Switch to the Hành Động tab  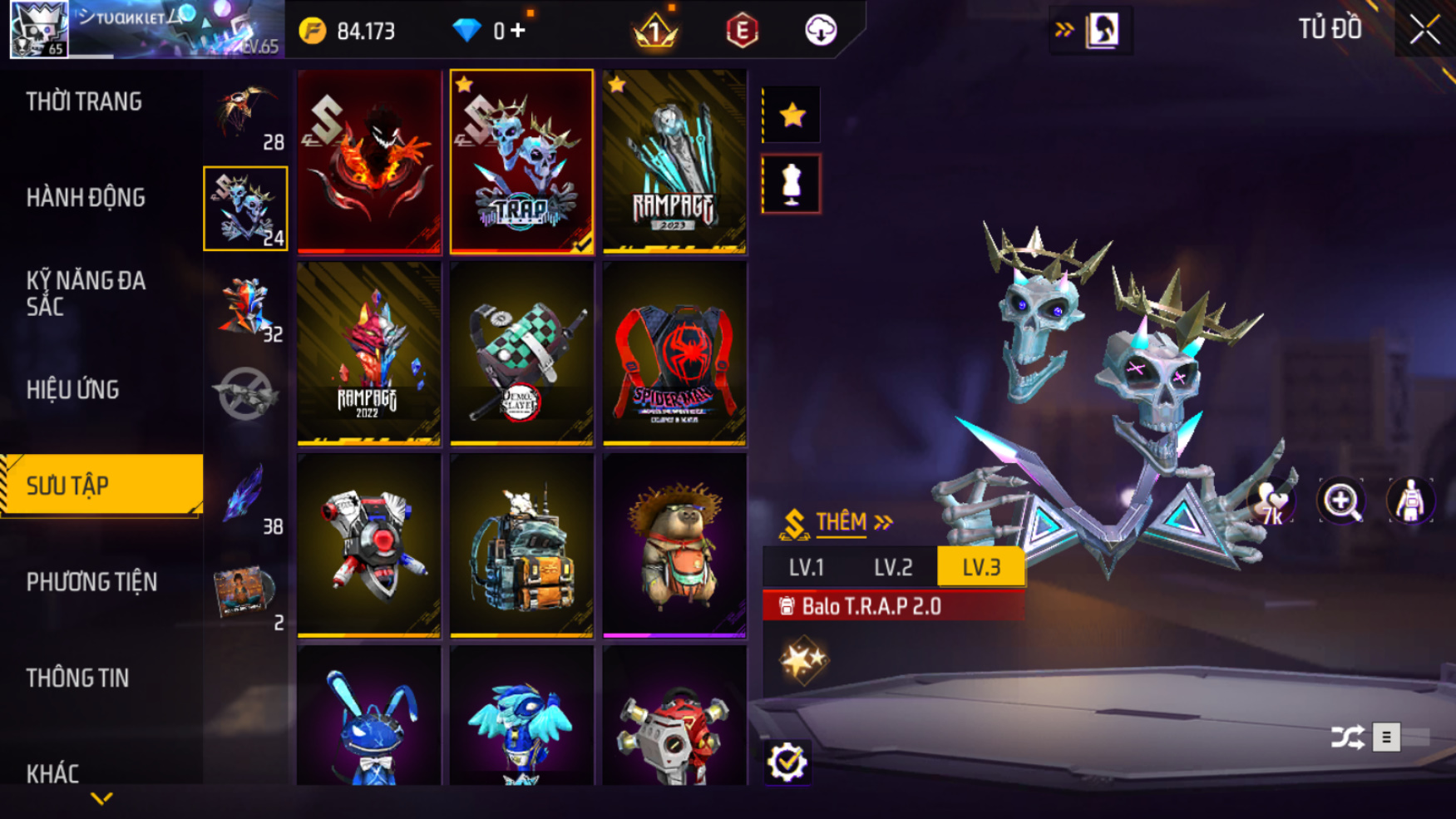[86, 198]
